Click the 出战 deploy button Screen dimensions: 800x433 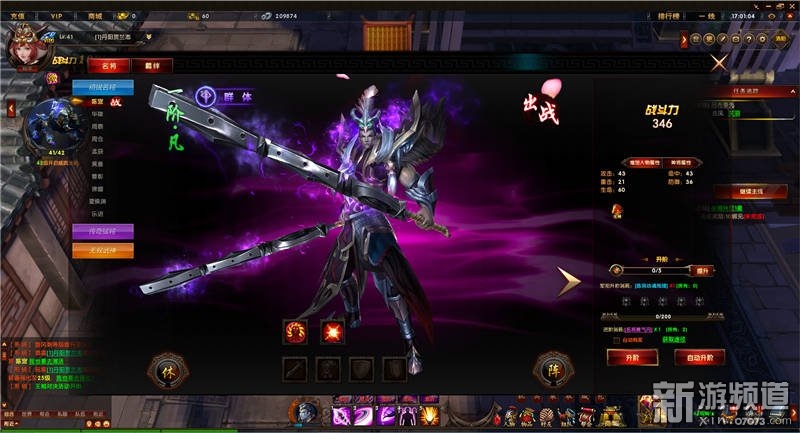[x=540, y=108]
